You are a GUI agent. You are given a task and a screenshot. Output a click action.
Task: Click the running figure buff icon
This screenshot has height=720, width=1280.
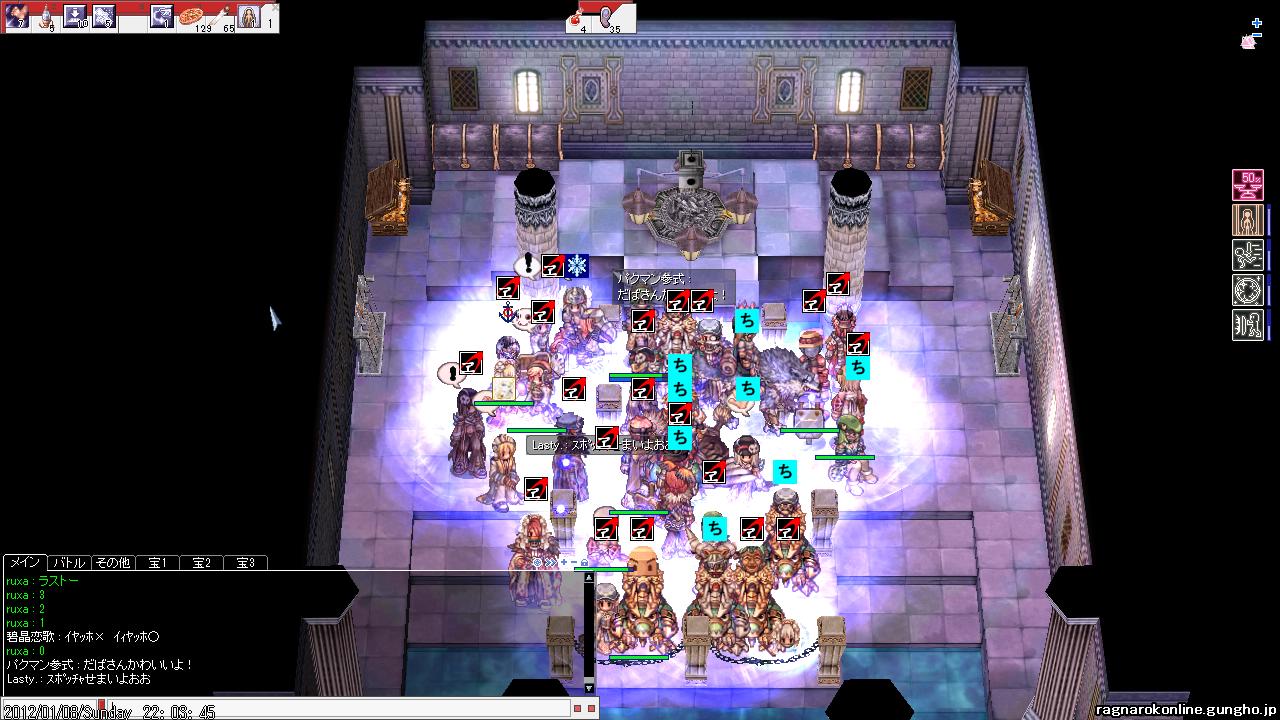pyautogui.click(x=1247, y=255)
